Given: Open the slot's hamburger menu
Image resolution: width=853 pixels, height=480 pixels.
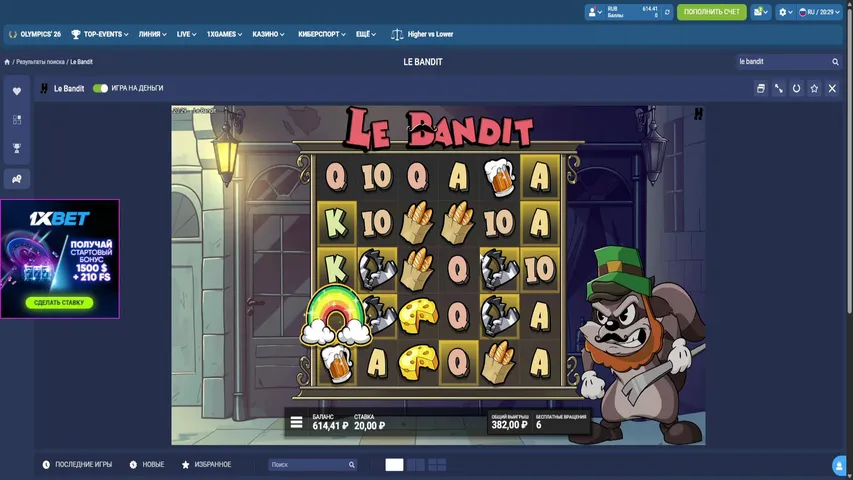Looking at the screenshot, I should click(297, 422).
